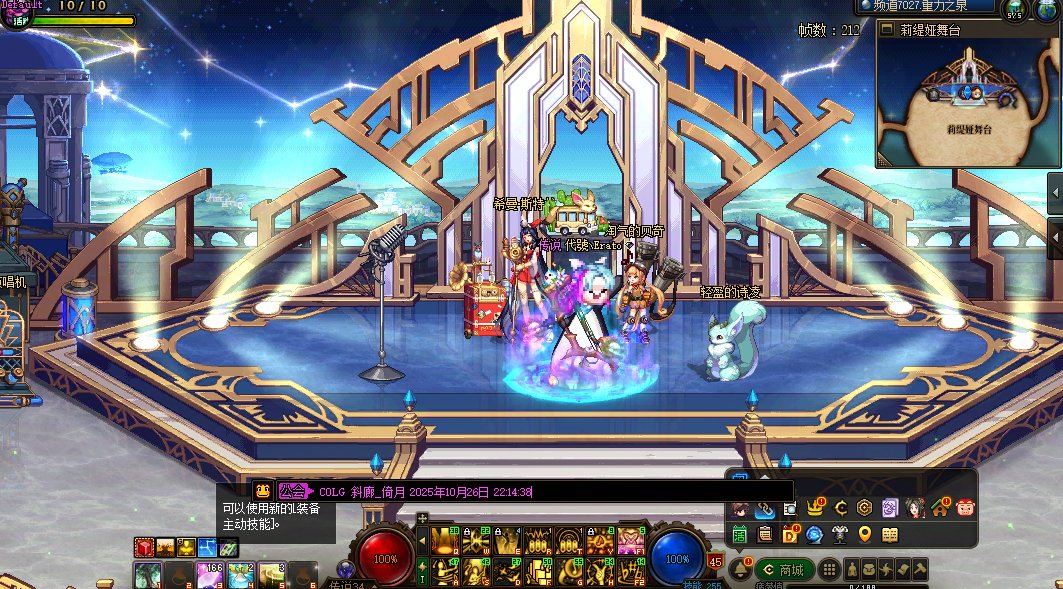Click the golden crown icon
1063x589 pixels.
(815, 508)
